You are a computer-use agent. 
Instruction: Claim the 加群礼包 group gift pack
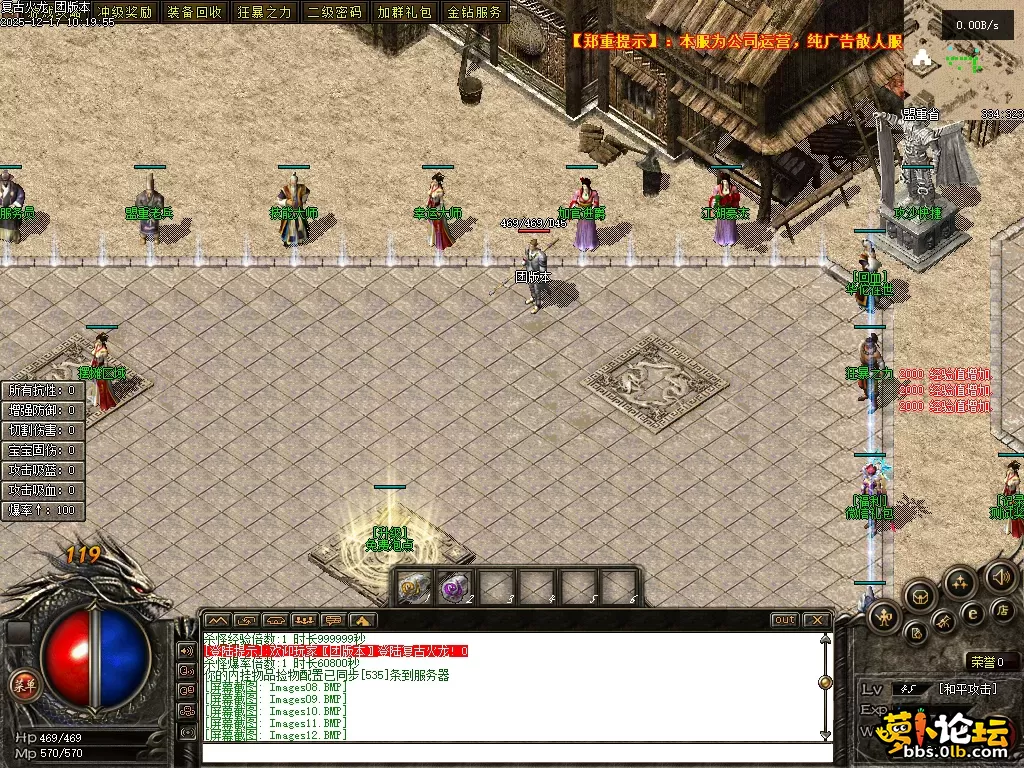[404, 13]
